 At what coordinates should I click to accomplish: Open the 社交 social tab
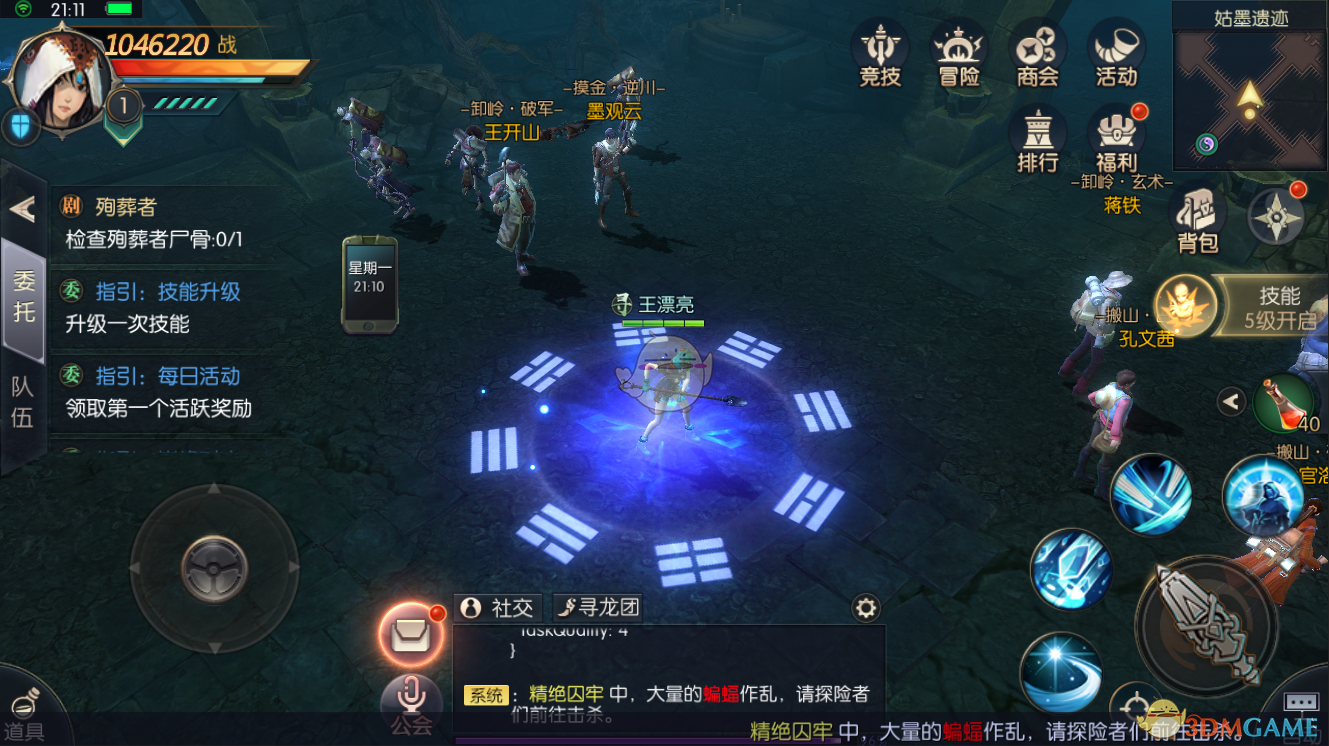click(x=498, y=607)
